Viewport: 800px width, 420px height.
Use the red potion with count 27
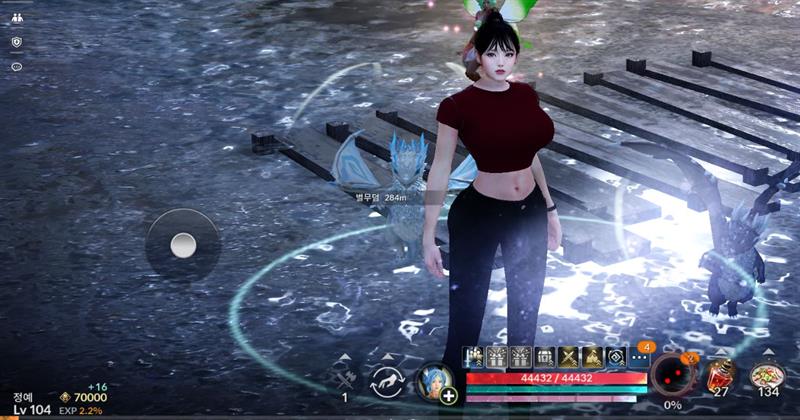[720, 376]
